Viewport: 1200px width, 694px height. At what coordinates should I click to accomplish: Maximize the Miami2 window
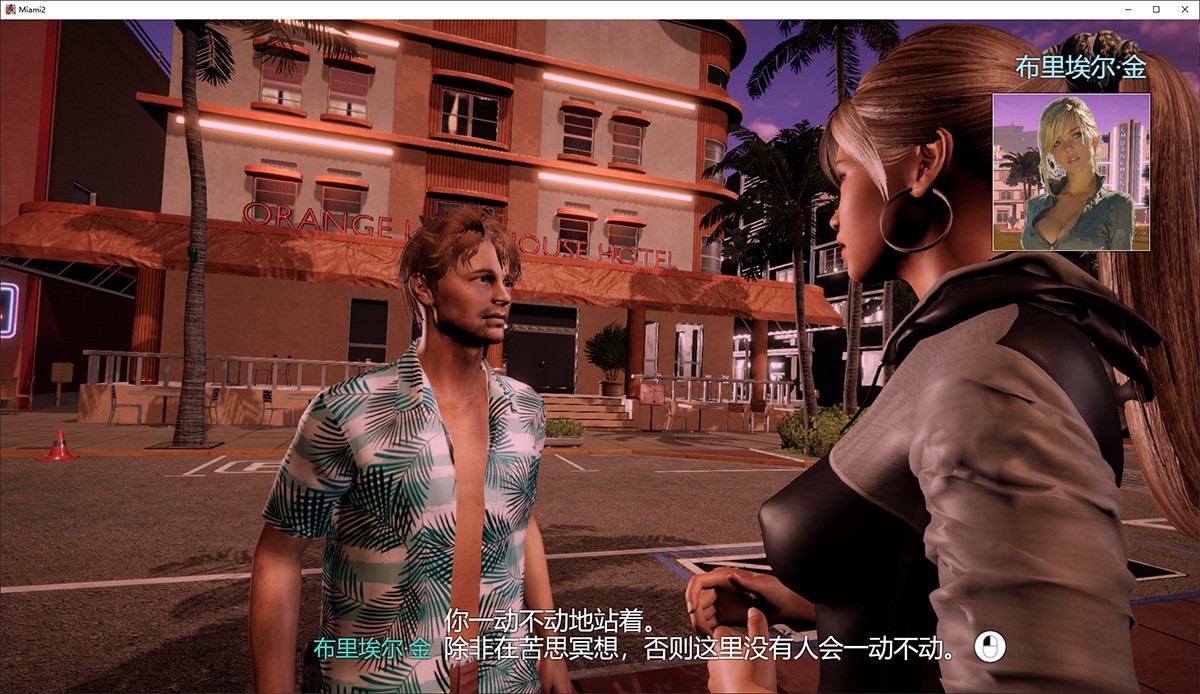click(1157, 9)
